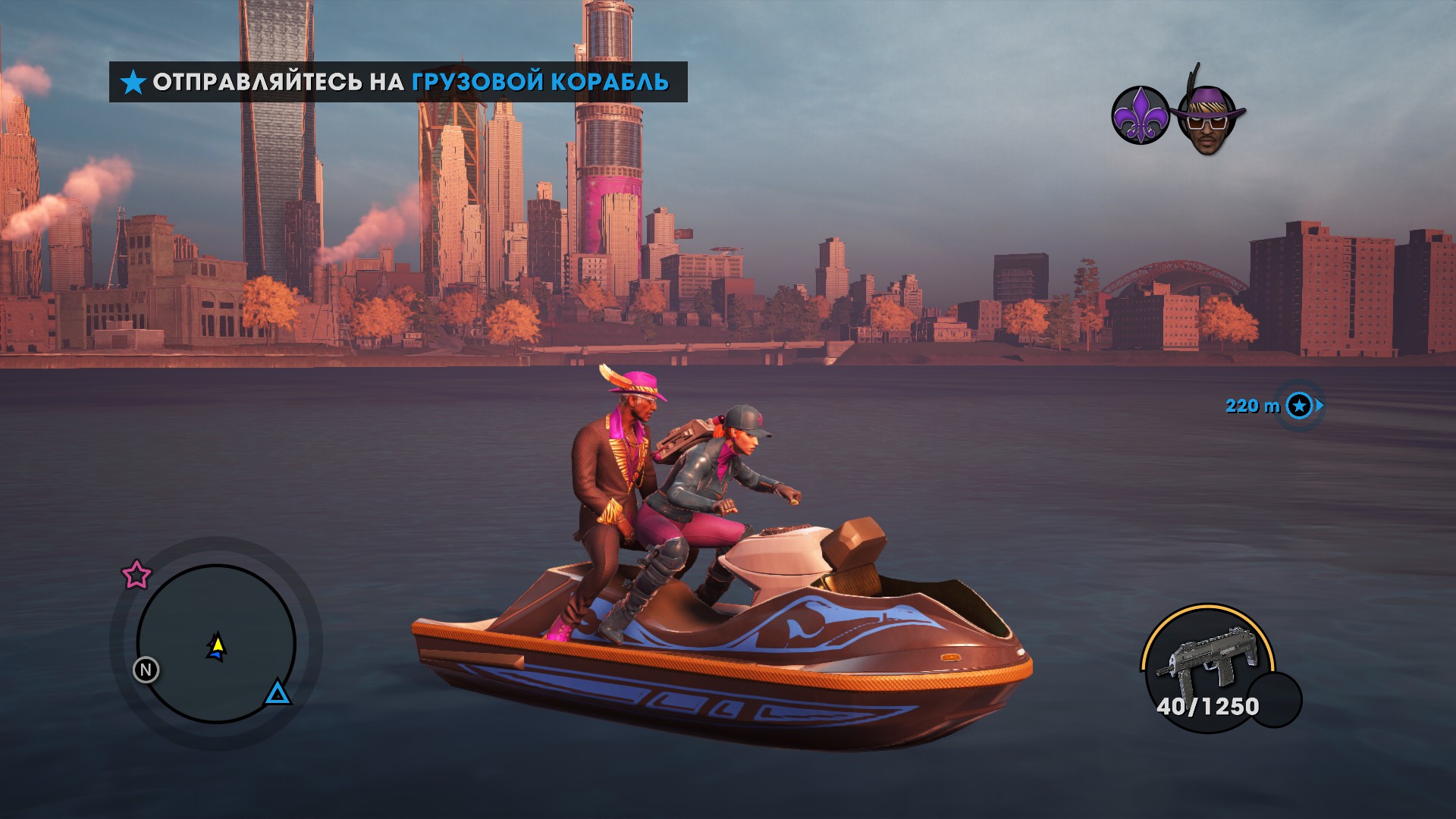Click the 220 m objective waypoint marker
The image size is (1456, 819).
tap(1300, 406)
